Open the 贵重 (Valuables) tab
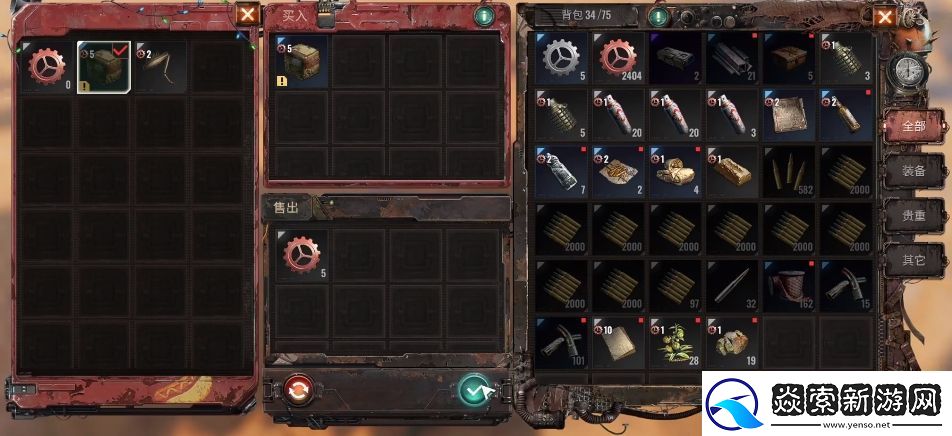This screenshot has height=436, width=952. tap(913, 216)
